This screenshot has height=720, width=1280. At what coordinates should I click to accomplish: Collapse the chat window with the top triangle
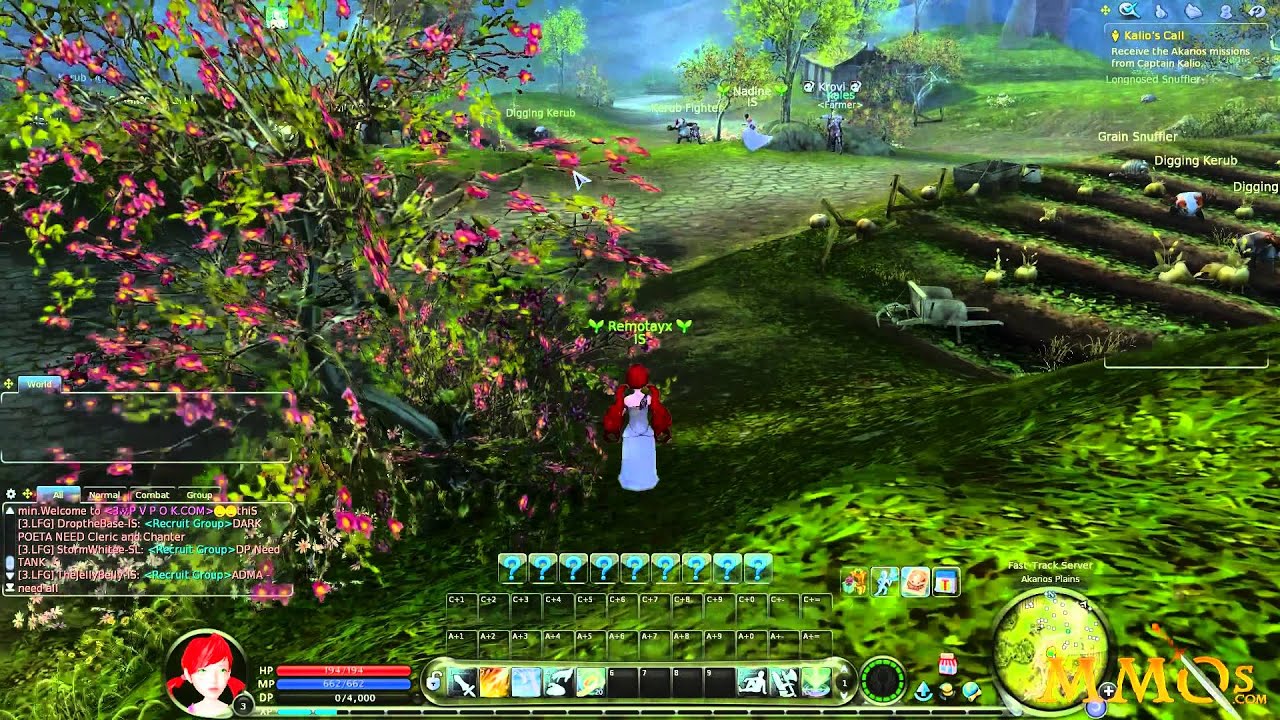pos(10,509)
